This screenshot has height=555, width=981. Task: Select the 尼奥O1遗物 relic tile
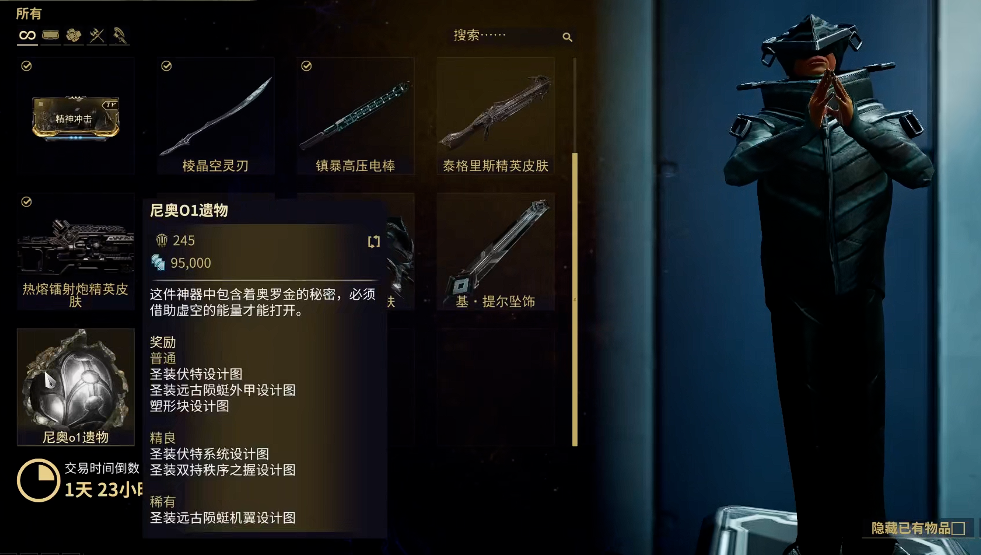click(x=75, y=386)
